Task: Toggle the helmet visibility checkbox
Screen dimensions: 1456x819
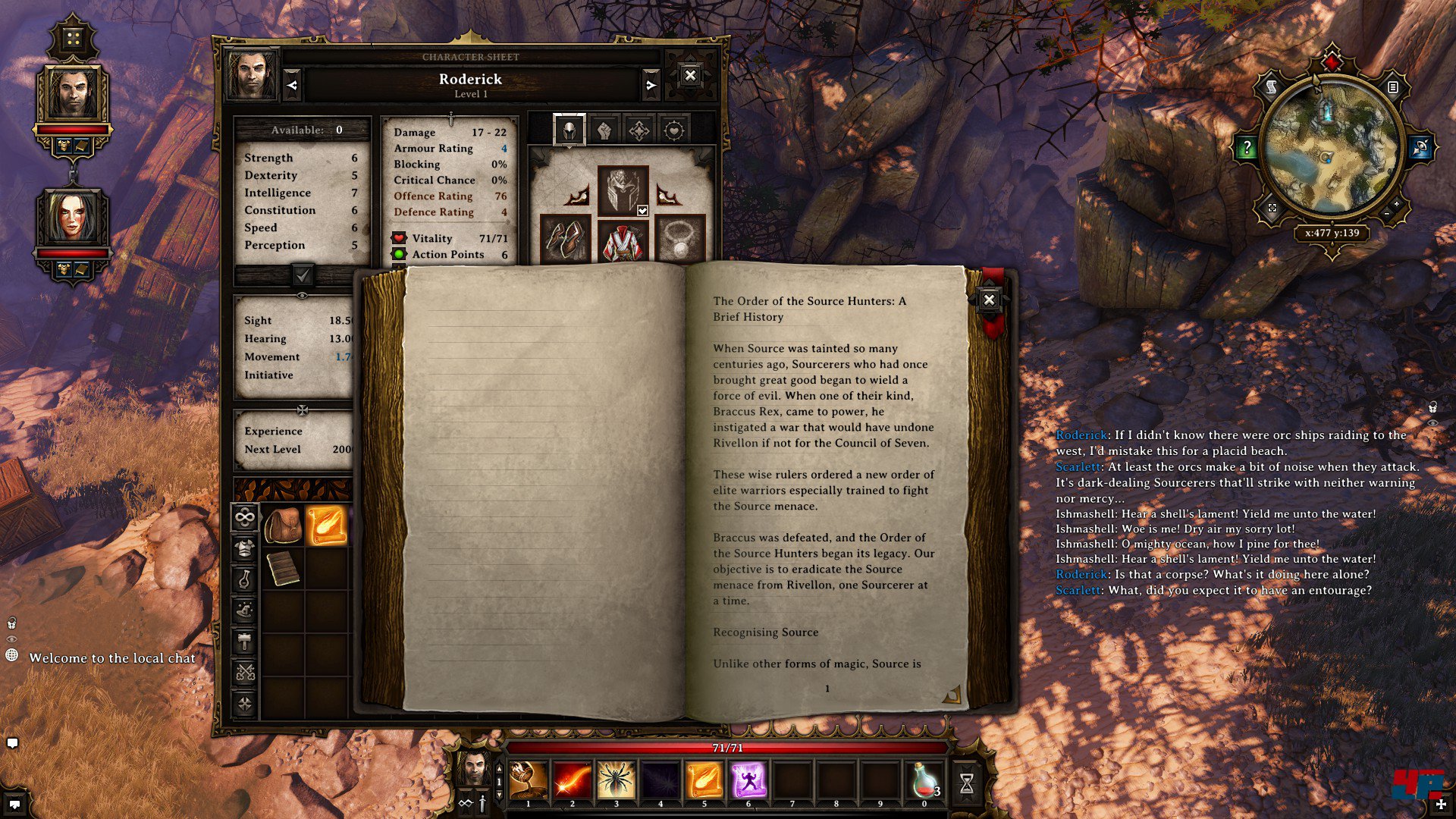Action: pos(642,211)
